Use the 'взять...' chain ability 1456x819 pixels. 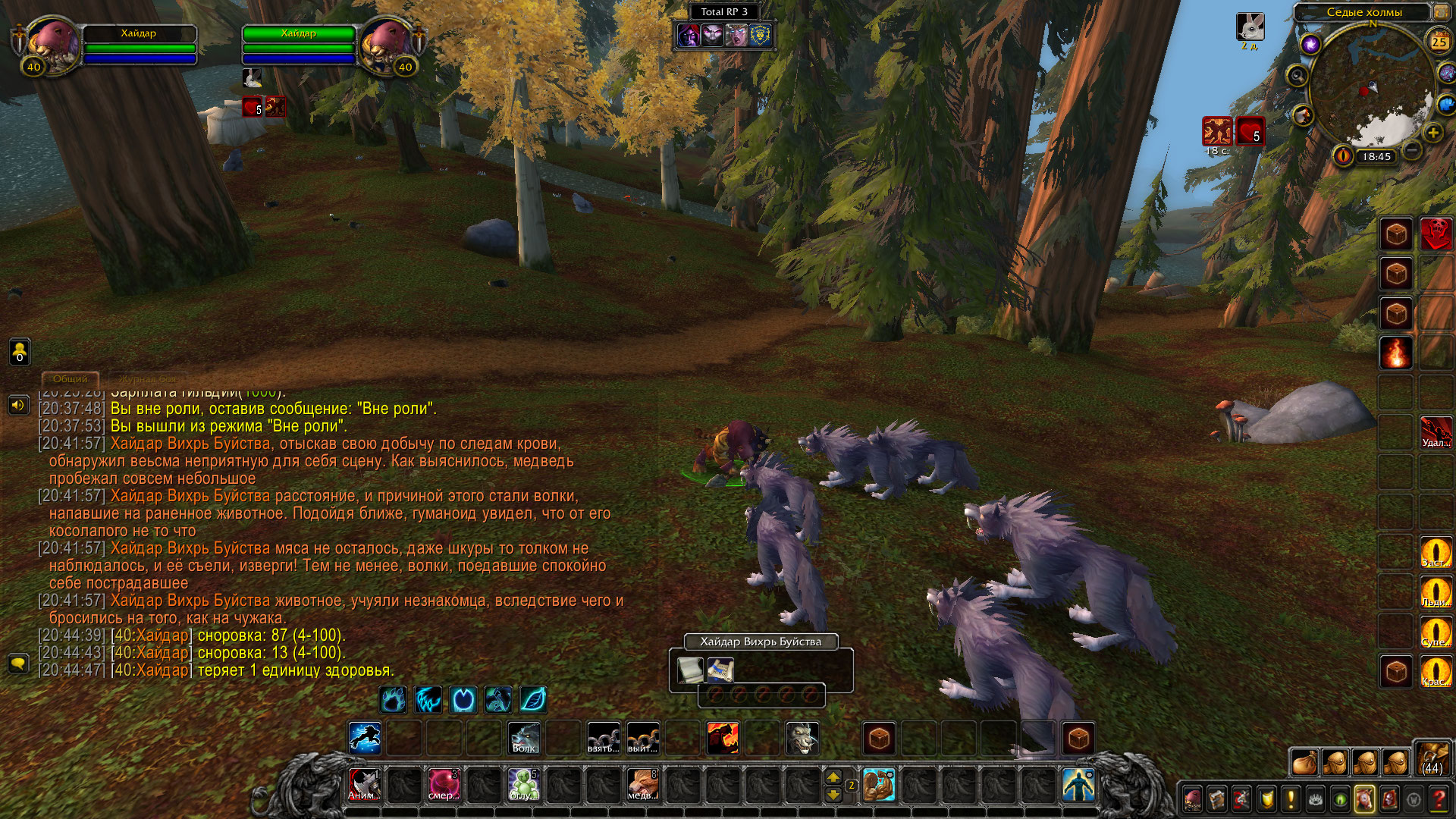coord(604,738)
